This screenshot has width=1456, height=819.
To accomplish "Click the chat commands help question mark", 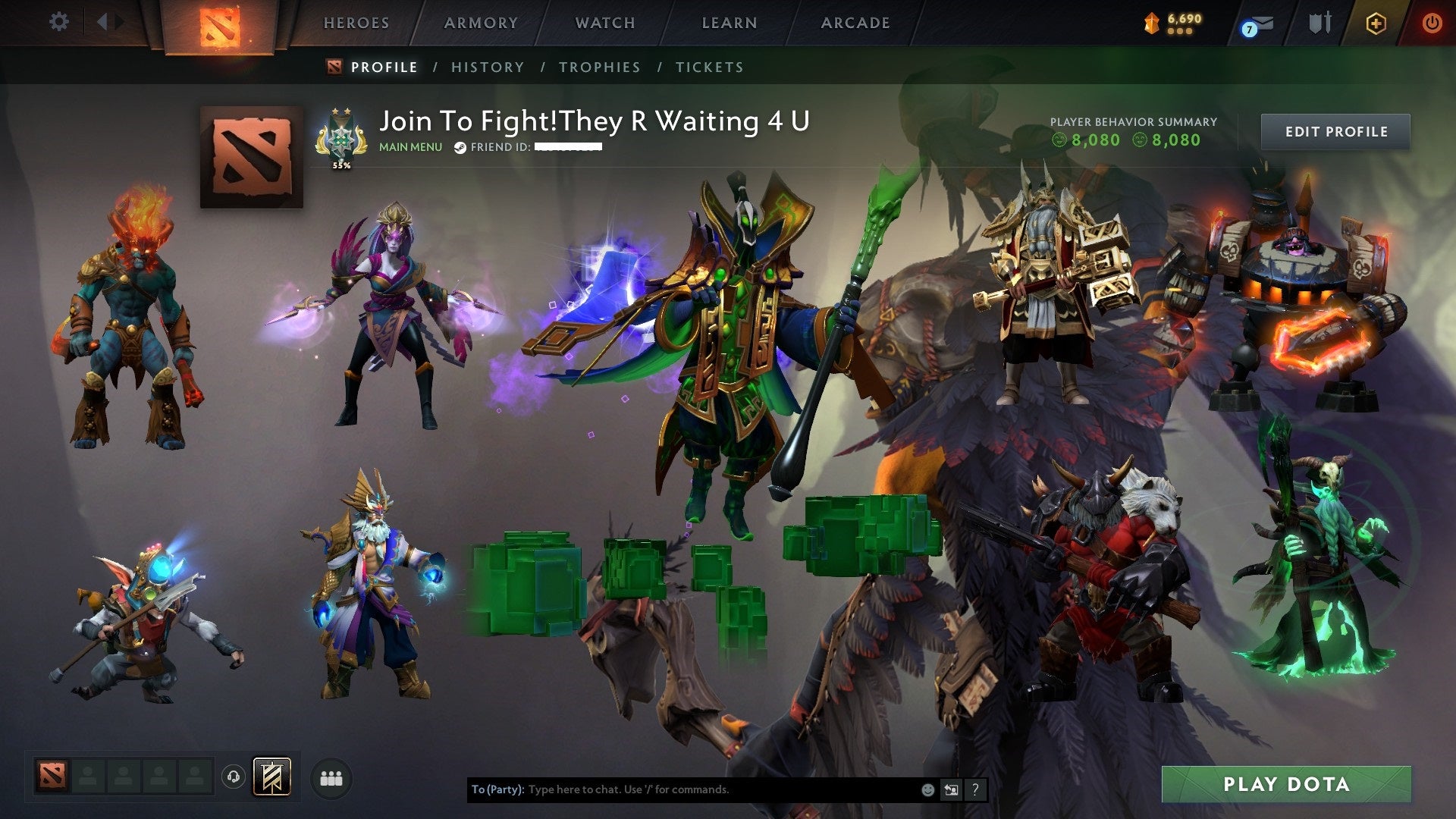I will pyautogui.click(x=974, y=789).
